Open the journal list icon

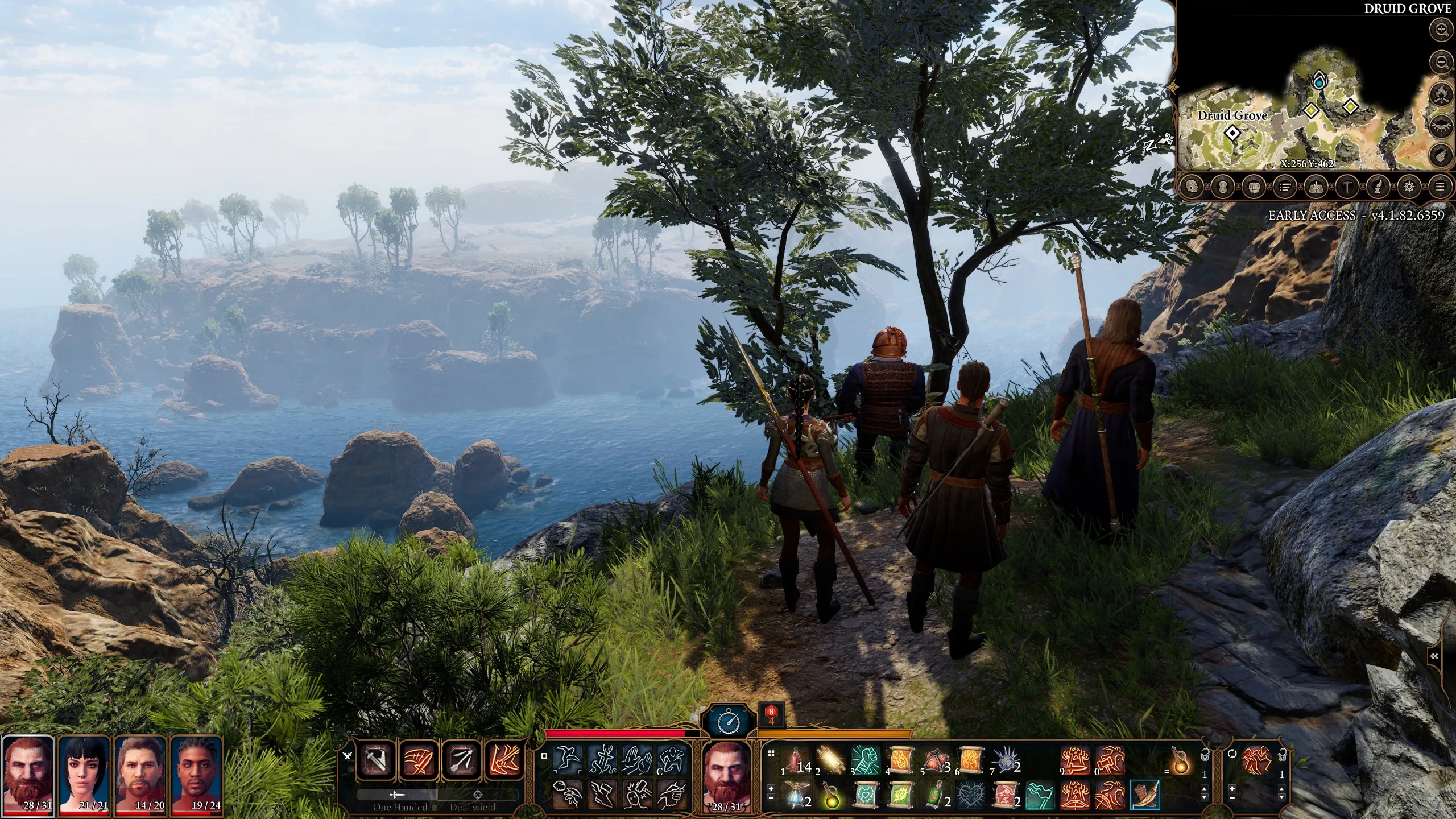pyautogui.click(x=1284, y=186)
